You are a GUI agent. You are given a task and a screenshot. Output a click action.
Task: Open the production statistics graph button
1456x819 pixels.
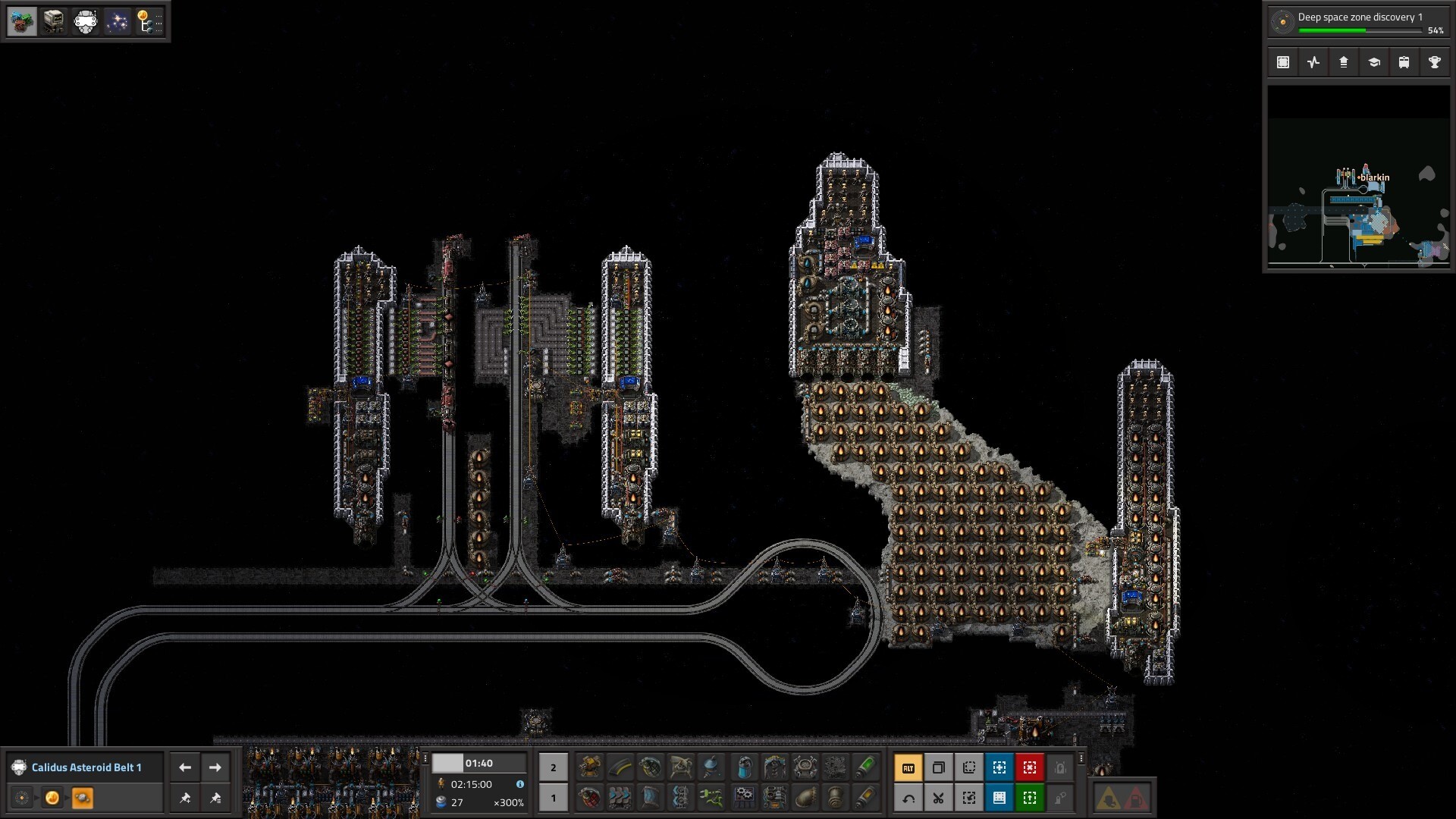click(x=1313, y=63)
